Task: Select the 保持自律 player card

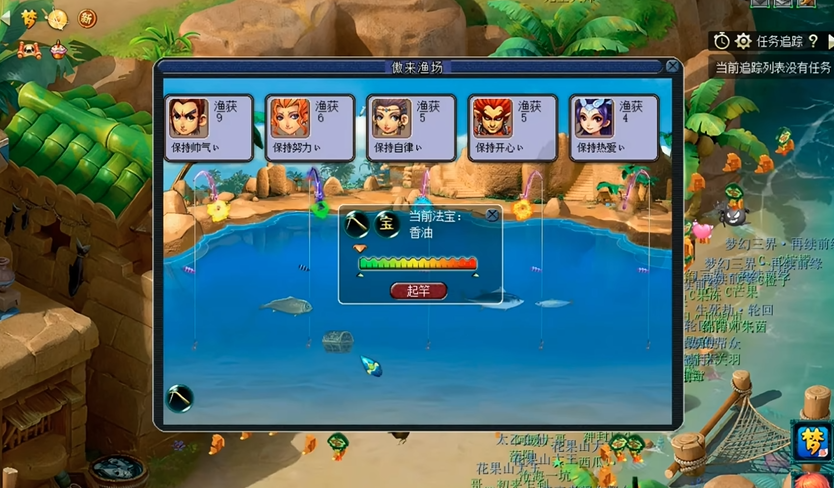Action: click(411, 127)
